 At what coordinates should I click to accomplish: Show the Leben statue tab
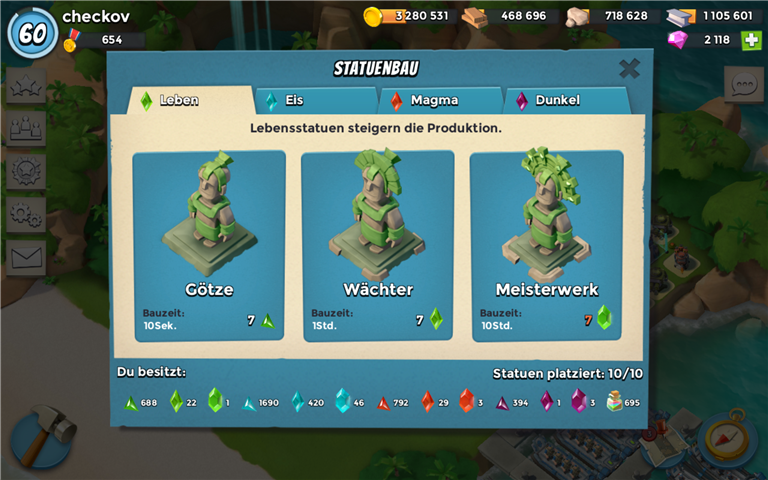tap(190, 100)
